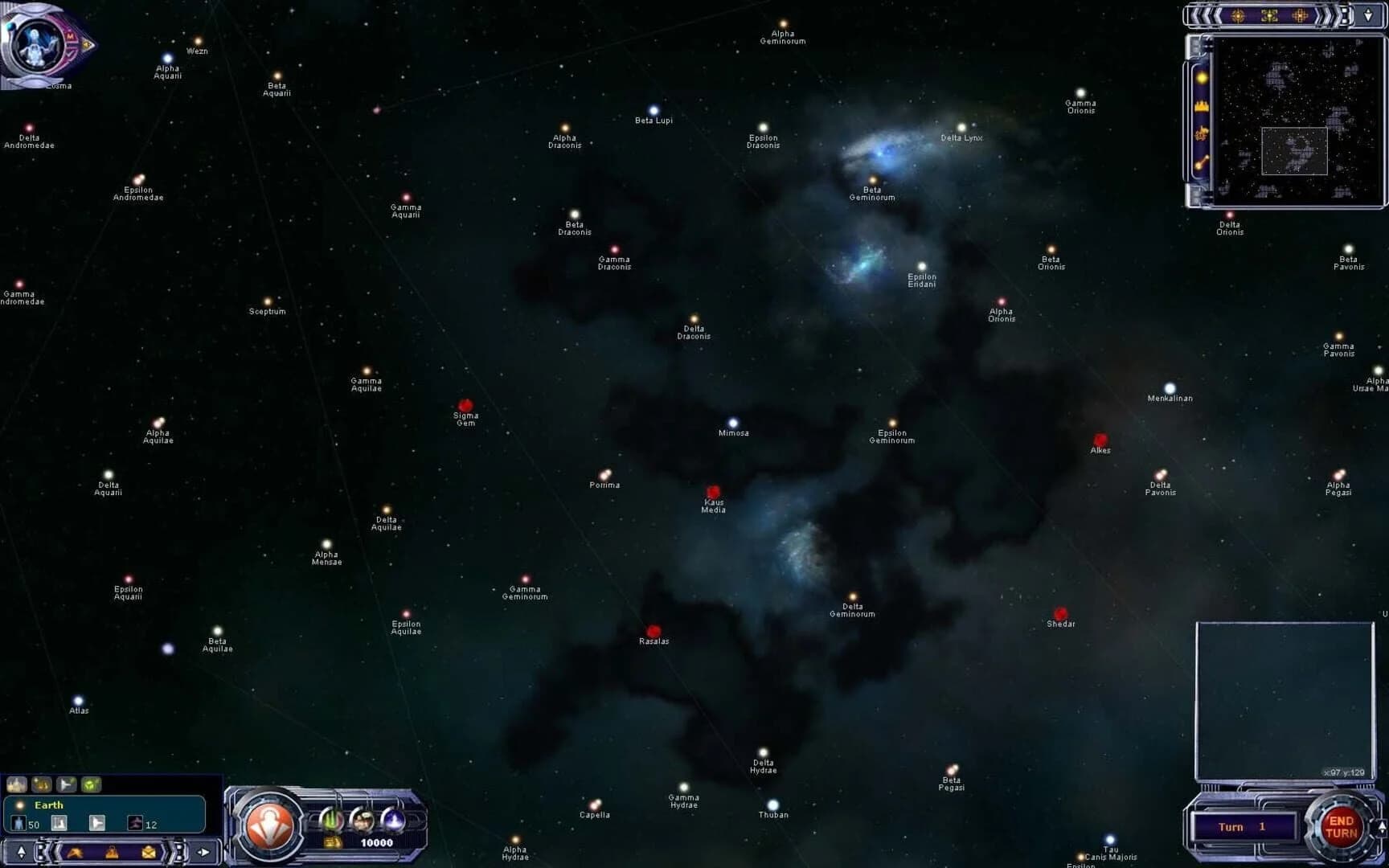Click the red faction emblem button
Screen dimensions: 1389x868
[x=272, y=824]
